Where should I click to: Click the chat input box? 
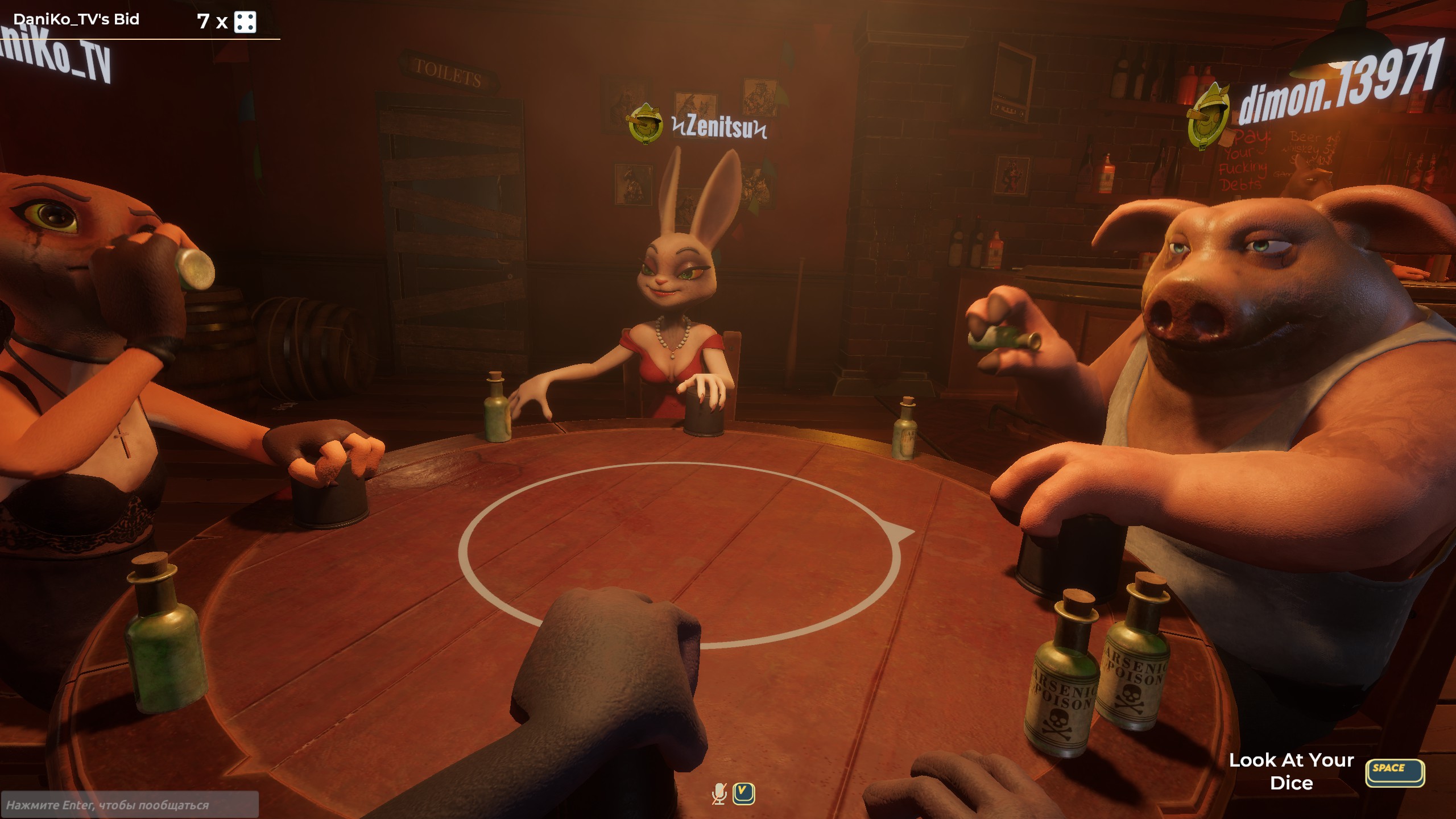pos(130,805)
